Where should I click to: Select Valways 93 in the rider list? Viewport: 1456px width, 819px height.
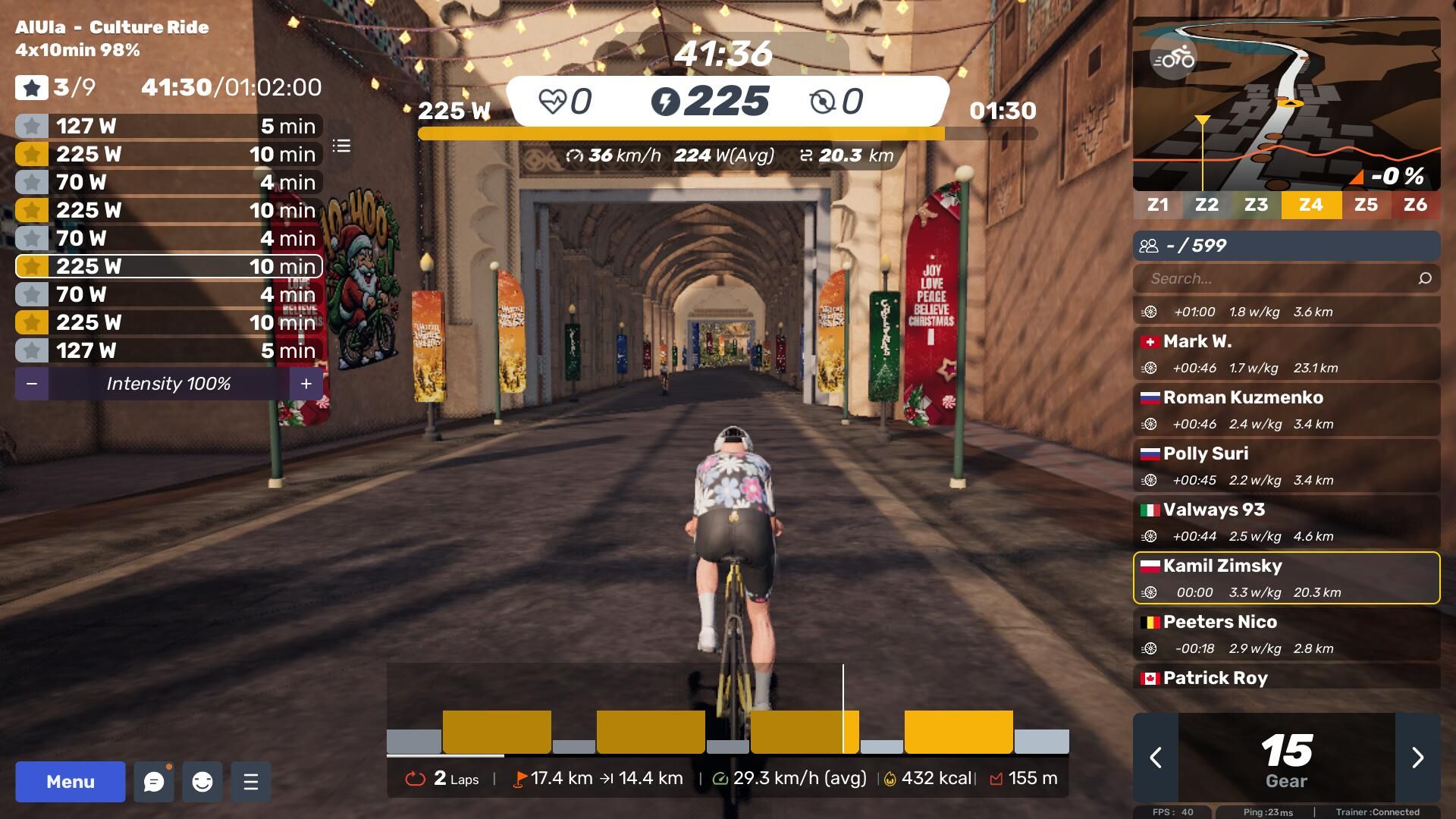tap(1286, 522)
